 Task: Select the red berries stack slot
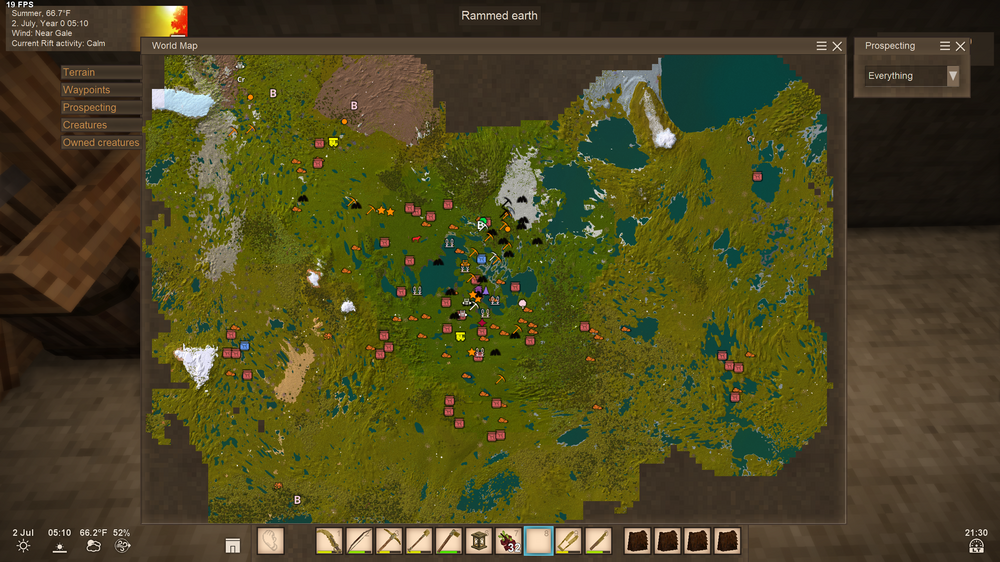[x=509, y=541]
